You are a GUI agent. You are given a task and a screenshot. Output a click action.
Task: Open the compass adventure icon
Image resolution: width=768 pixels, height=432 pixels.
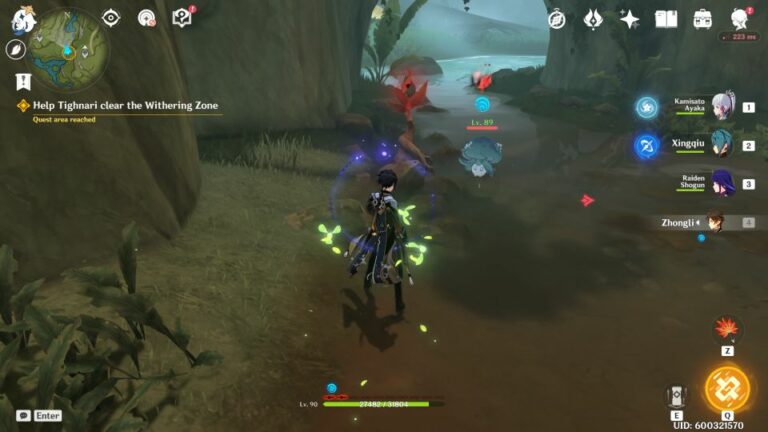pos(557,19)
